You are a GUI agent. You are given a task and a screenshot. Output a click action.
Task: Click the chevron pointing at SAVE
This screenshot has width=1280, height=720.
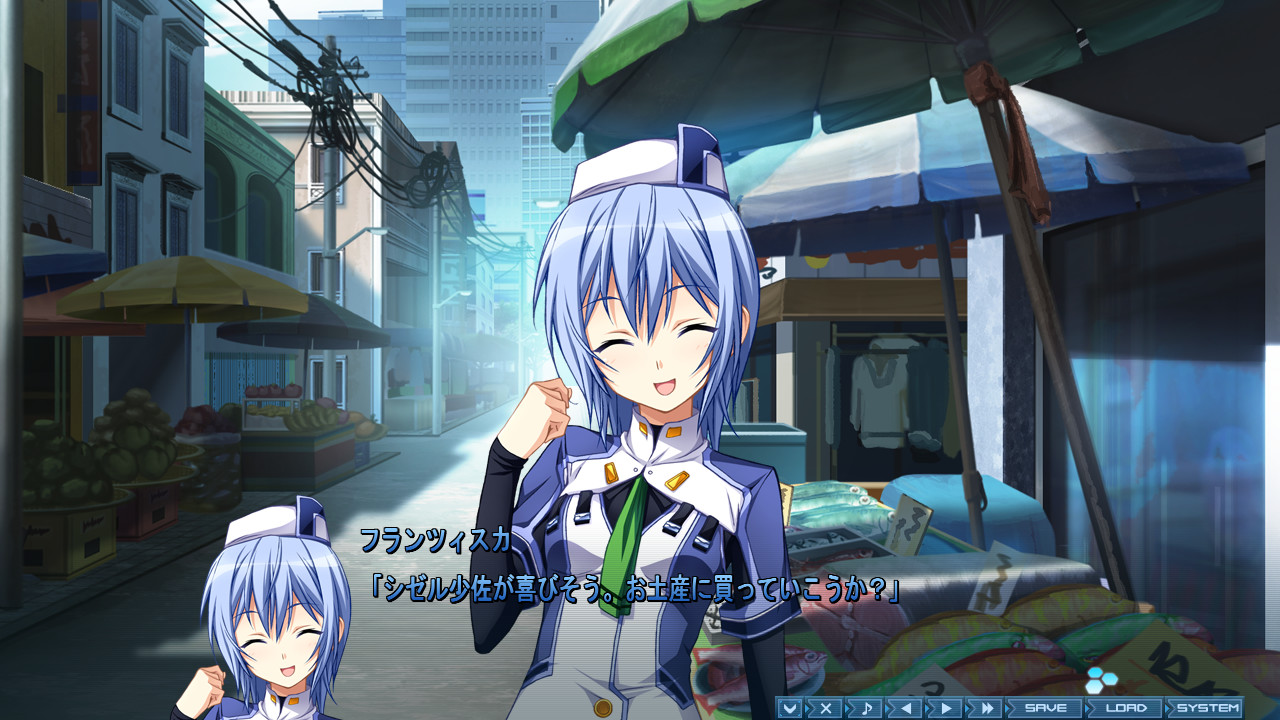[1009, 707]
